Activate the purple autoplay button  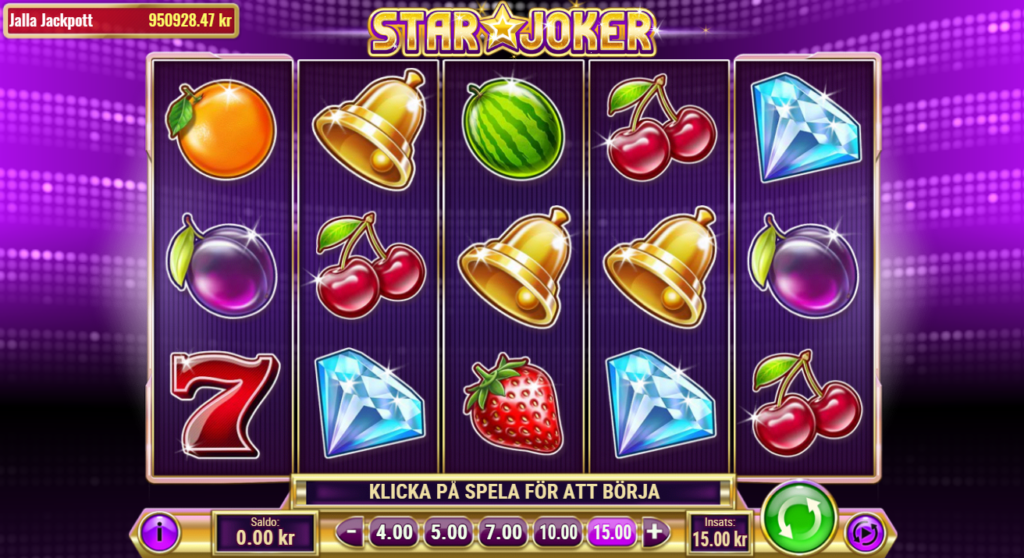pyautogui.click(x=864, y=532)
